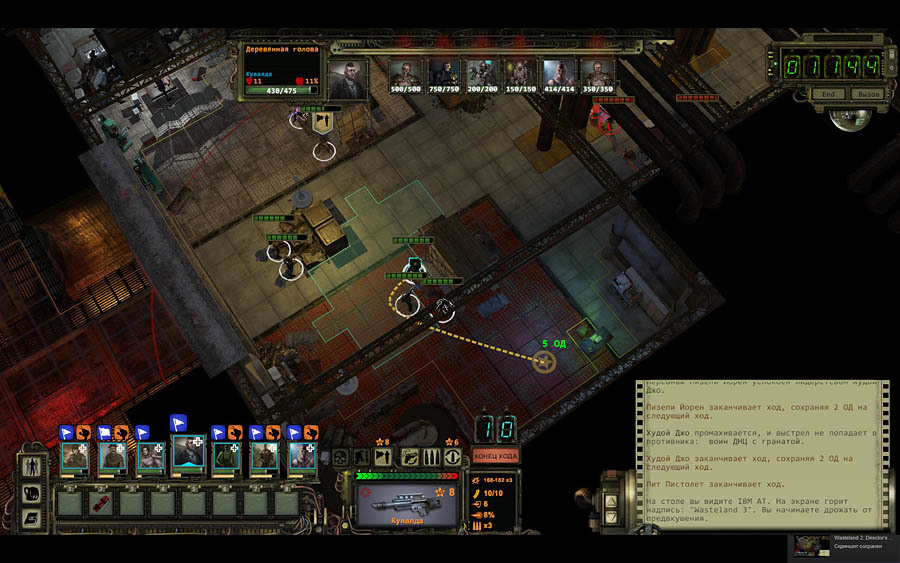Image resolution: width=900 pixels, height=563 pixels.
Task: Select the selected squad member's portrait with the raised flag
Action: click(188, 456)
